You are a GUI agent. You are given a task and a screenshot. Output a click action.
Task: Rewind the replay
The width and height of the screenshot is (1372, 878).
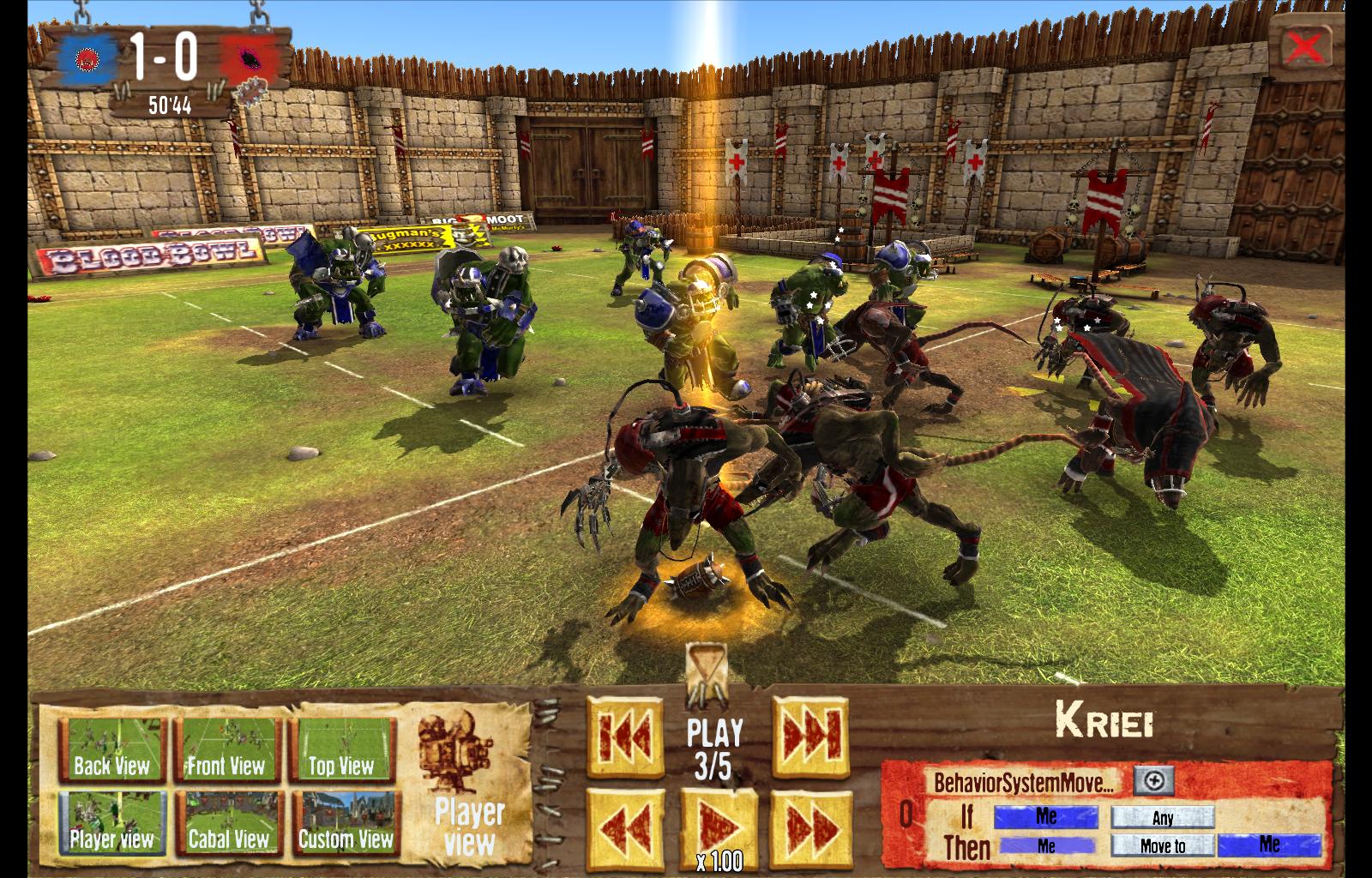click(625, 828)
